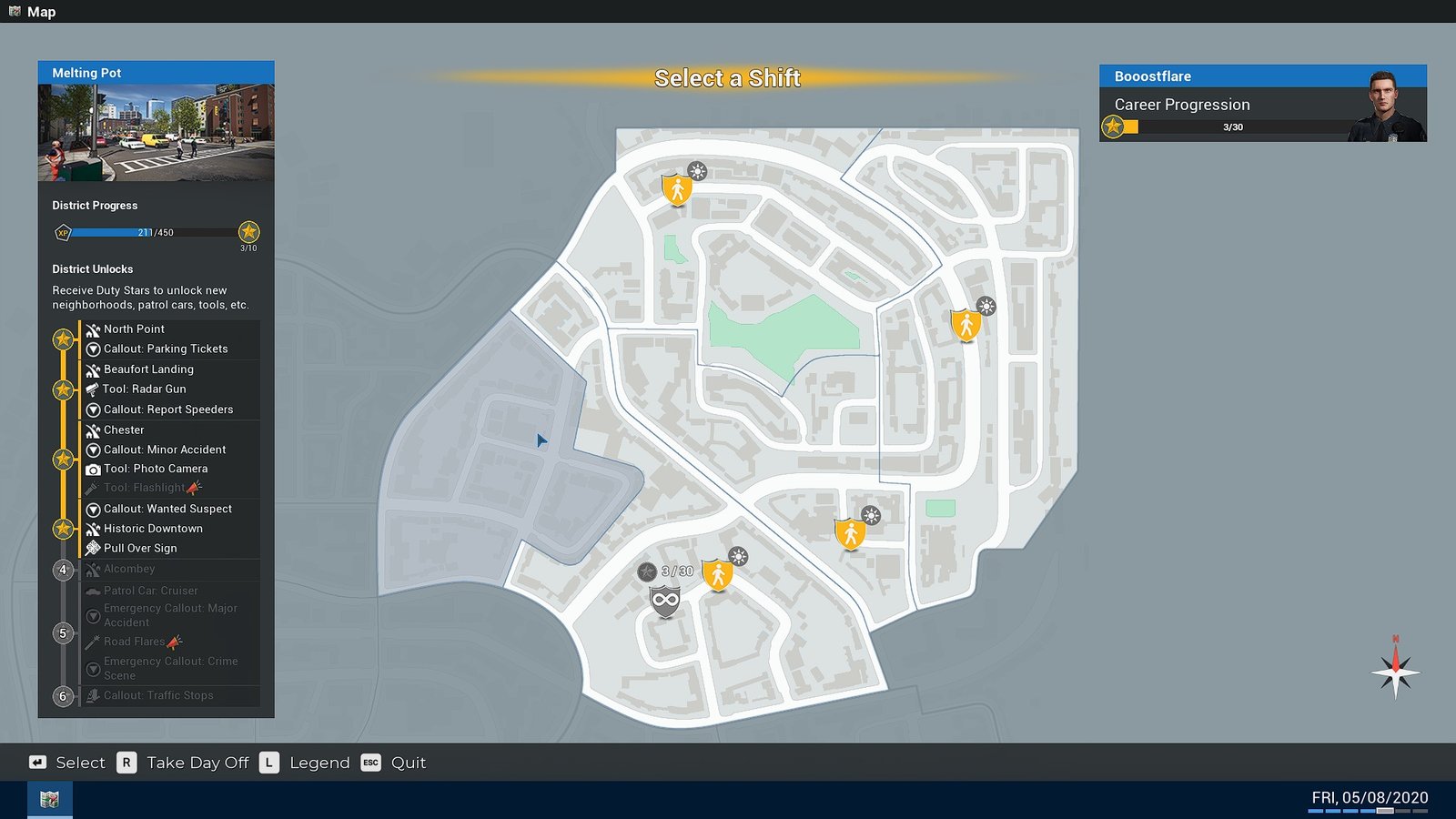Select the Chester neighborhood entry
This screenshot has width=1456, height=819.
tap(124, 430)
